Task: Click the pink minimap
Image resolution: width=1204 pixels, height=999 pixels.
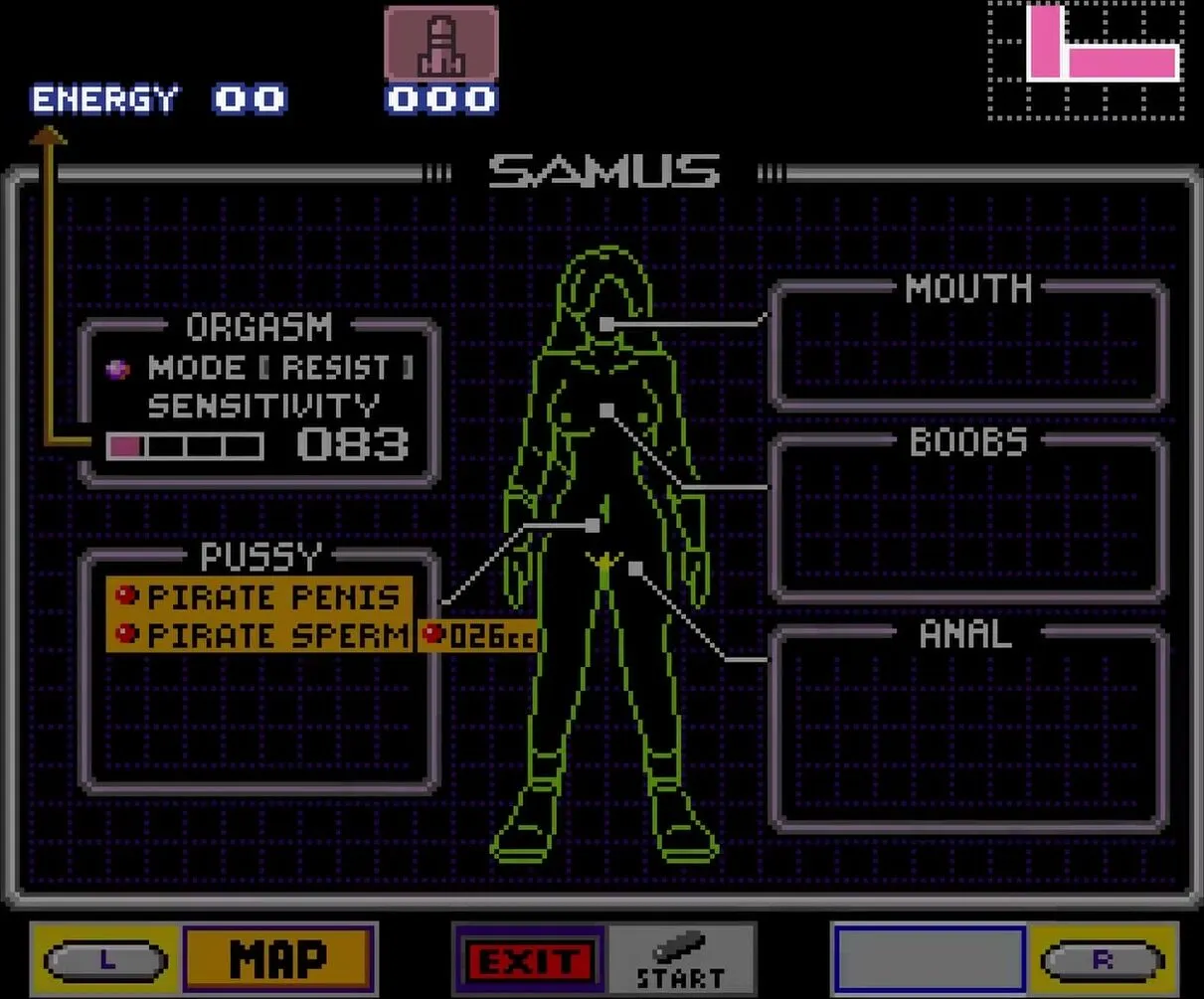Action: point(1086,61)
